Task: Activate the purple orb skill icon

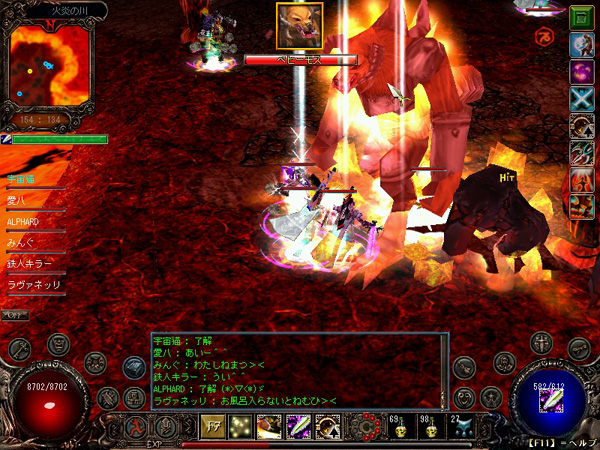Action: [581, 72]
